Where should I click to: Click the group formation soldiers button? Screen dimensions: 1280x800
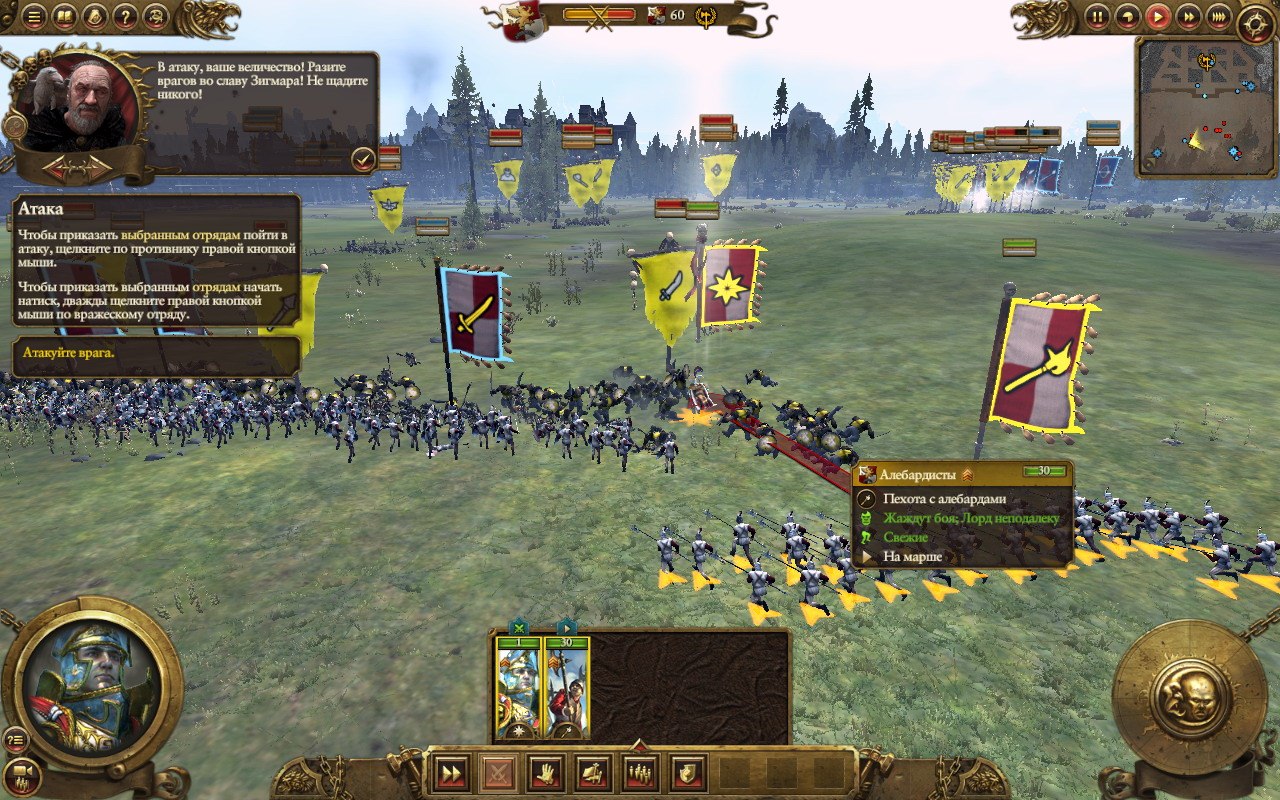coord(640,772)
